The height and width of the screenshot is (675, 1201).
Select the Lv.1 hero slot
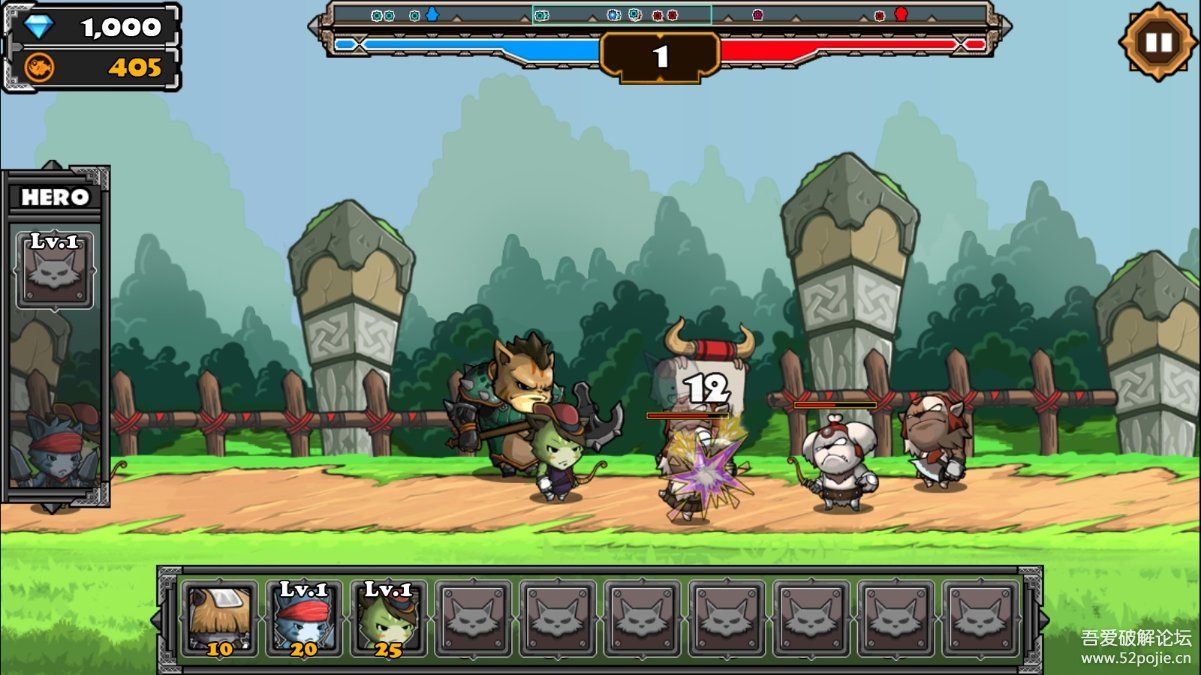(x=56, y=271)
